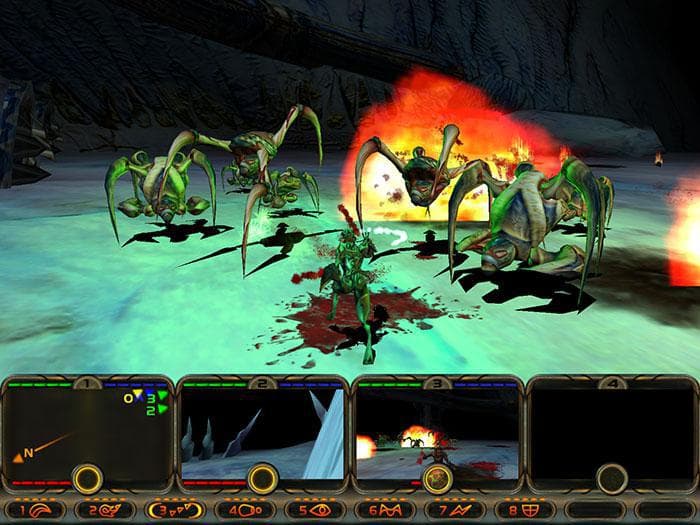This screenshot has height=525, width=700.
Task: Activate command button 4
Action: click(x=244, y=510)
